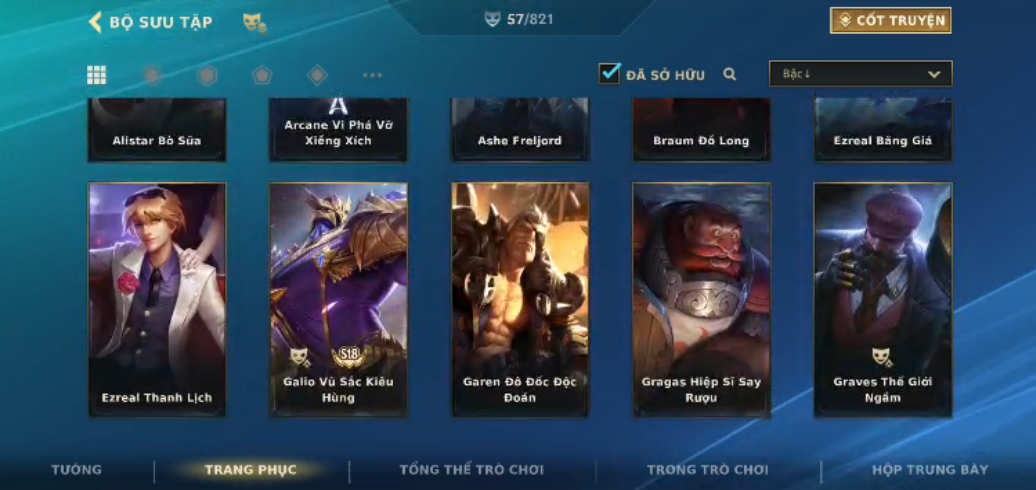Screen dimensions: 1036x490
Task: Choose the pentagon-shaped rarity filter
Action: pyautogui.click(x=262, y=75)
